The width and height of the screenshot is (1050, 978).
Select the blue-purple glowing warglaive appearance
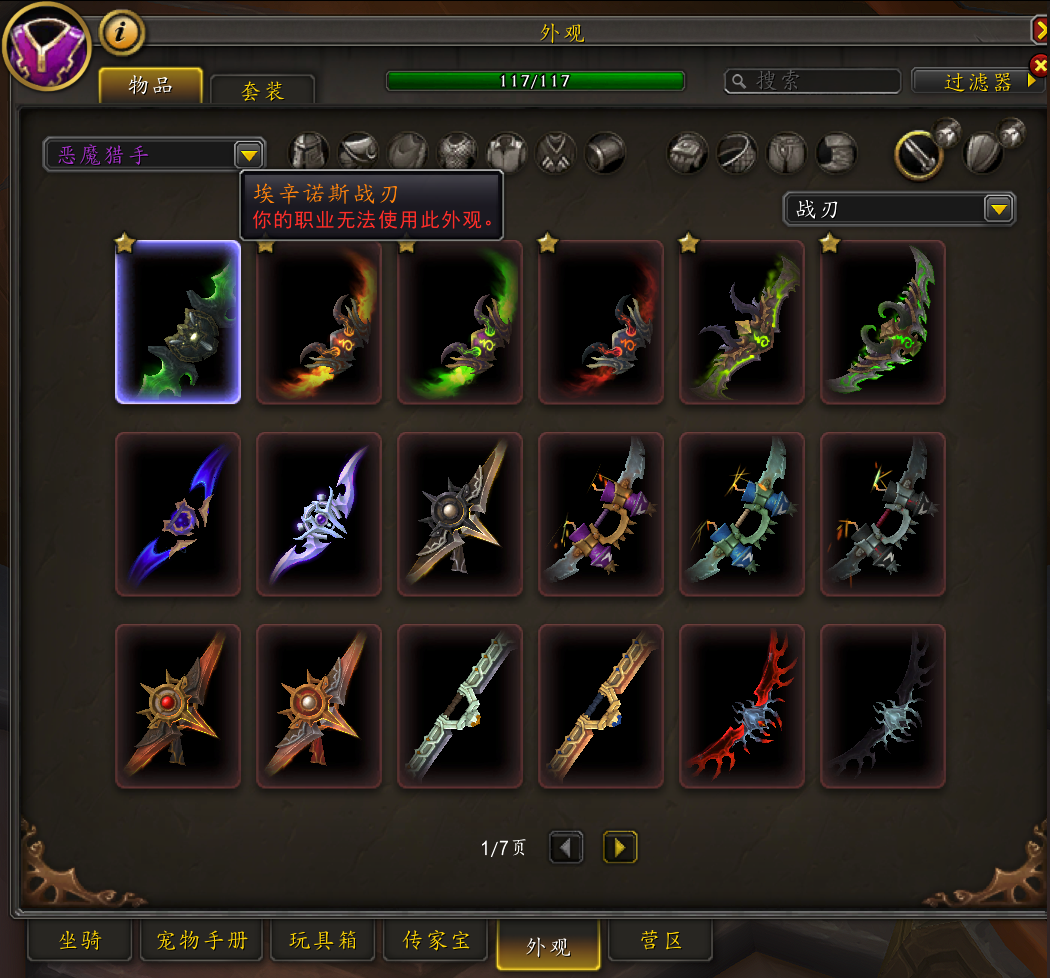pyautogui.click(x=178, y=514)
